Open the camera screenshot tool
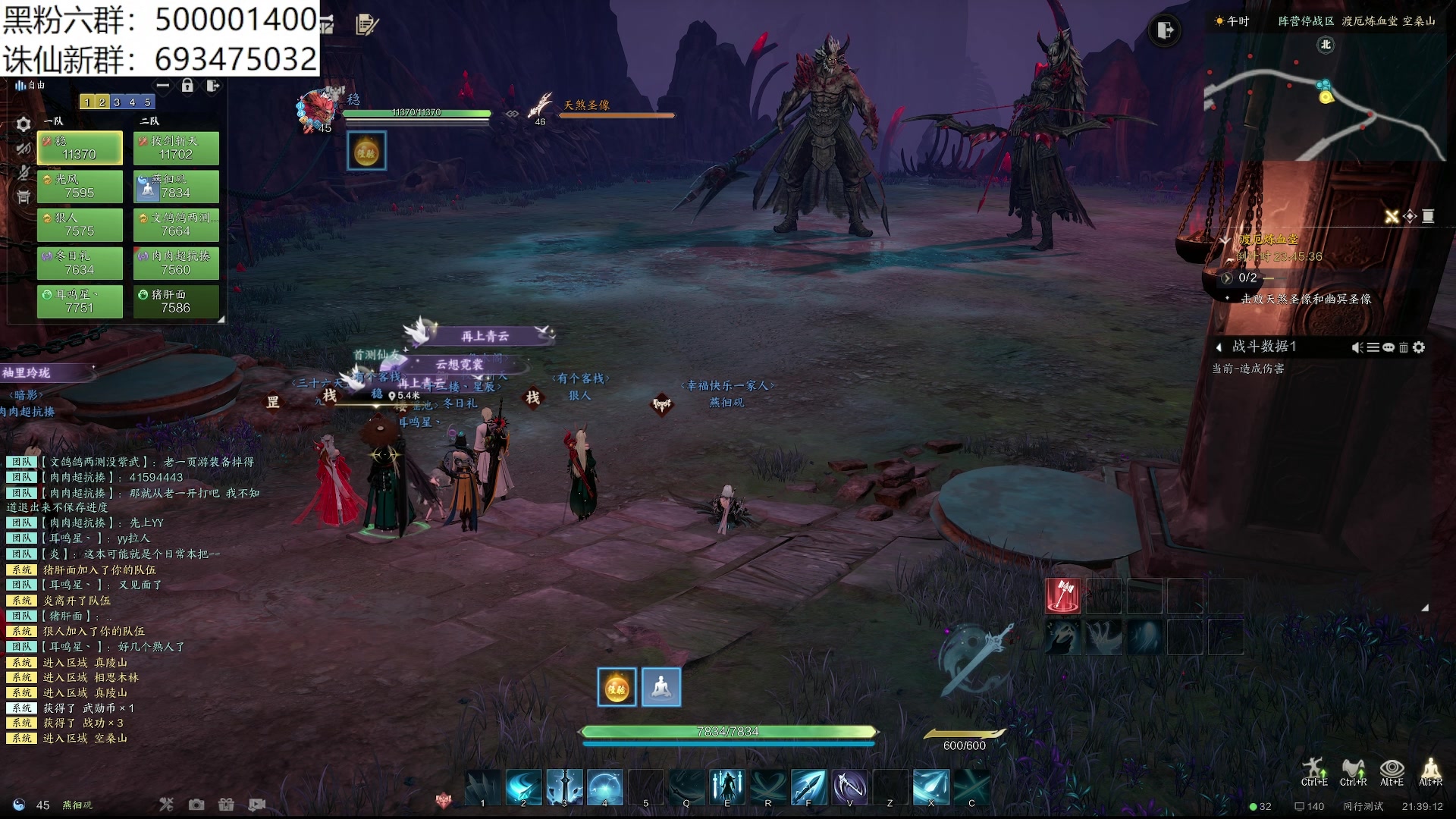This screenshot has width=1456, height=819. [196, 805]
